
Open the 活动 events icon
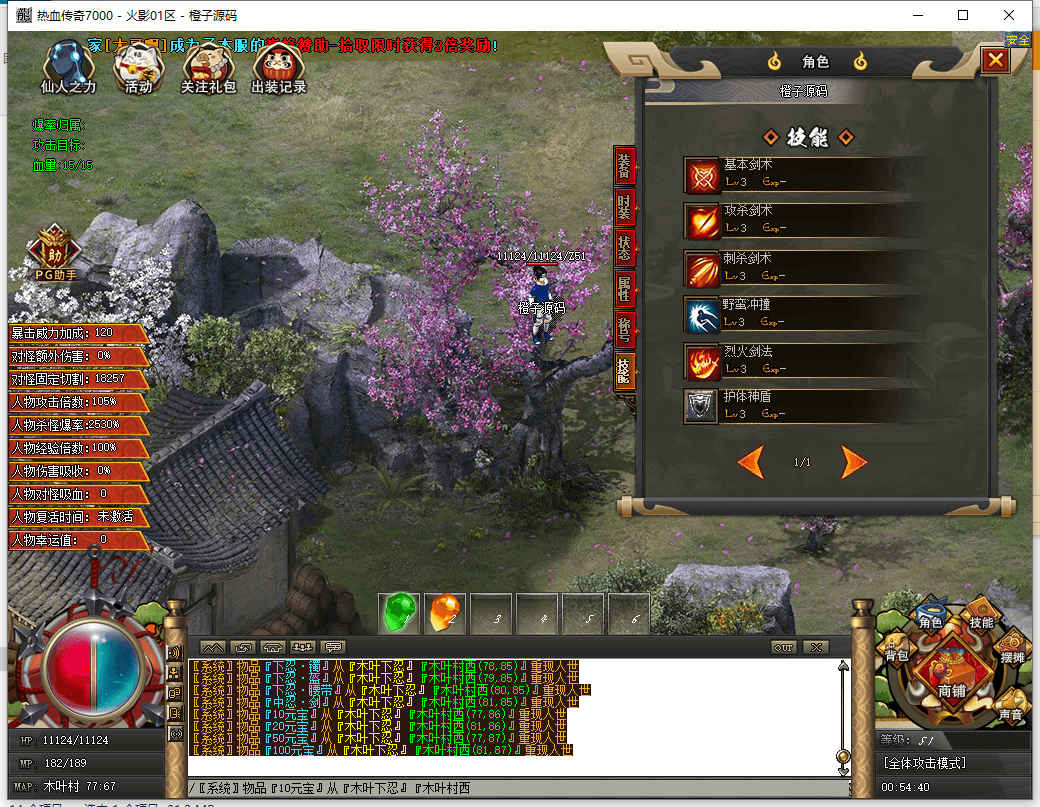138,68
